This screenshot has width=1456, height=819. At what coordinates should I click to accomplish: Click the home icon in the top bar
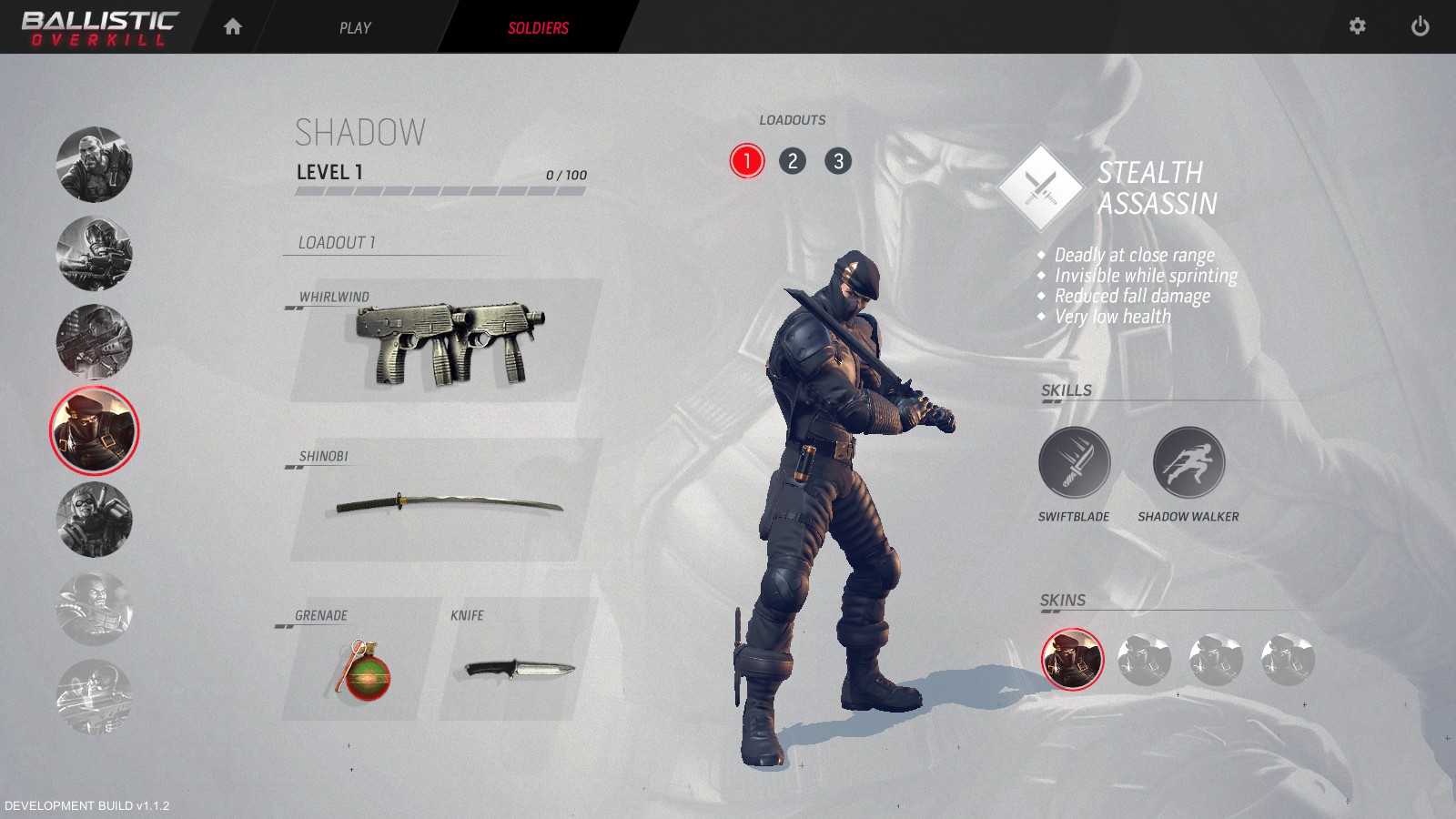233,27
